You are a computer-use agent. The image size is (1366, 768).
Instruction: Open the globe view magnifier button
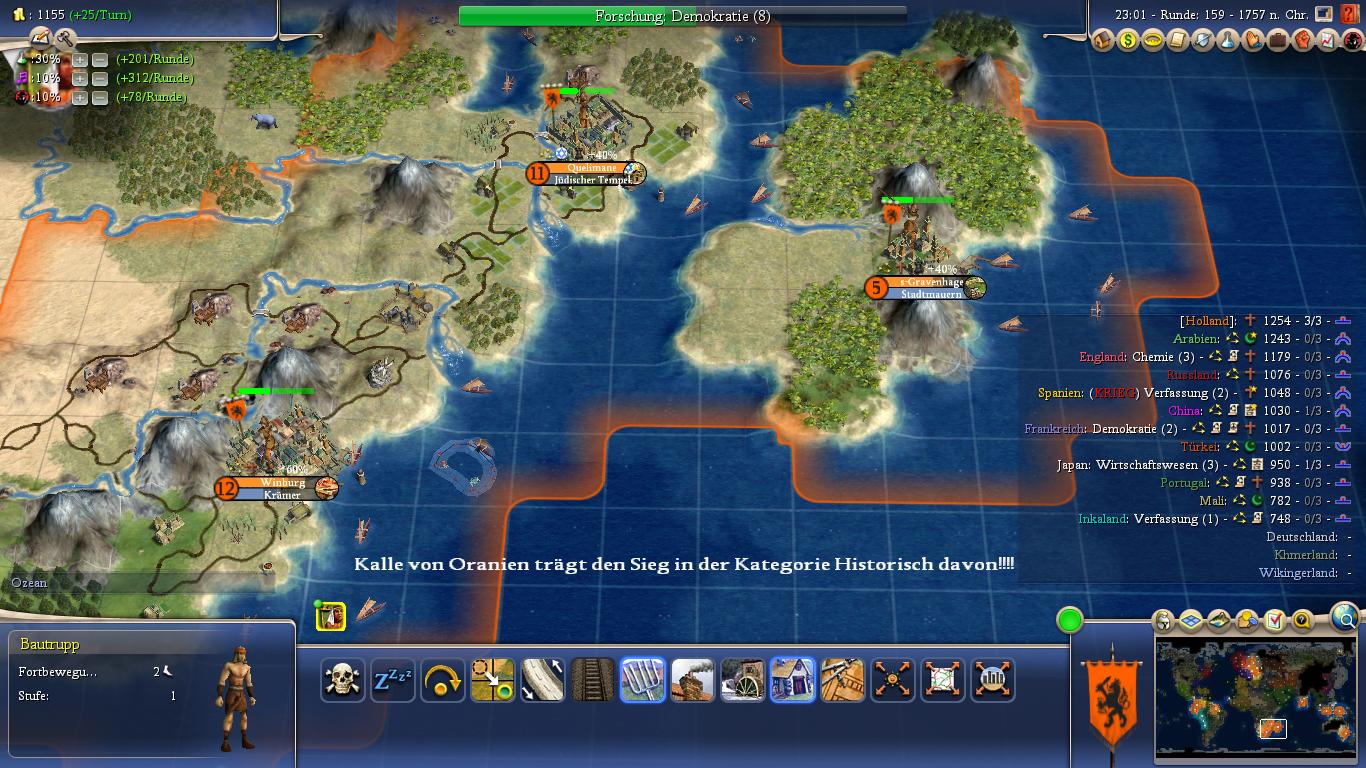click(x=1346, y=619)
